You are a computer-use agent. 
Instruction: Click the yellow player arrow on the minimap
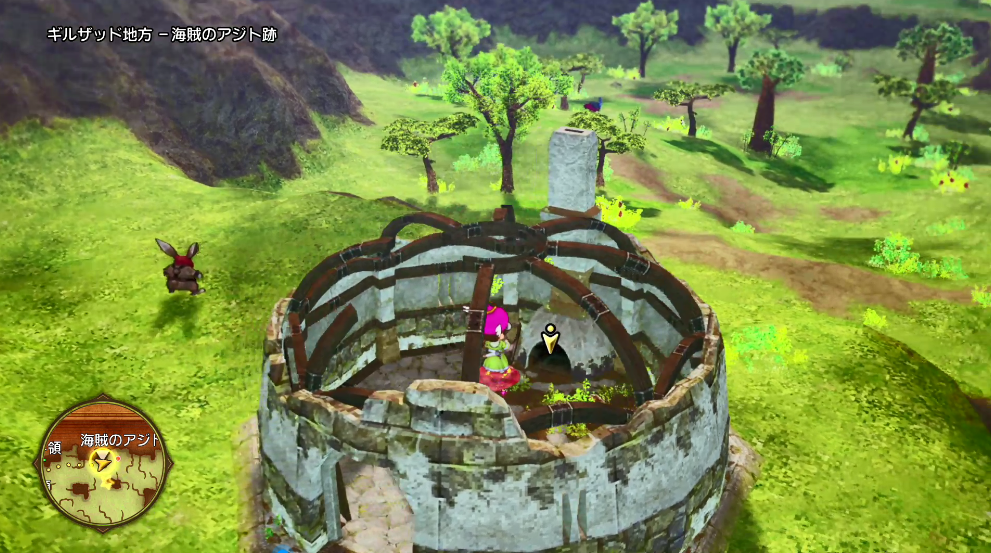(x=101, y=460)
